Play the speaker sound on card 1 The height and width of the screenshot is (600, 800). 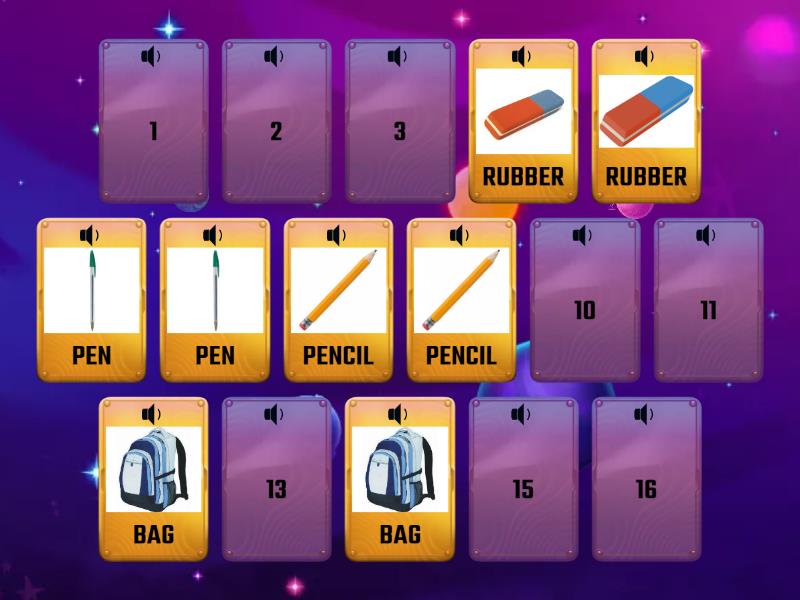point(151,57)
